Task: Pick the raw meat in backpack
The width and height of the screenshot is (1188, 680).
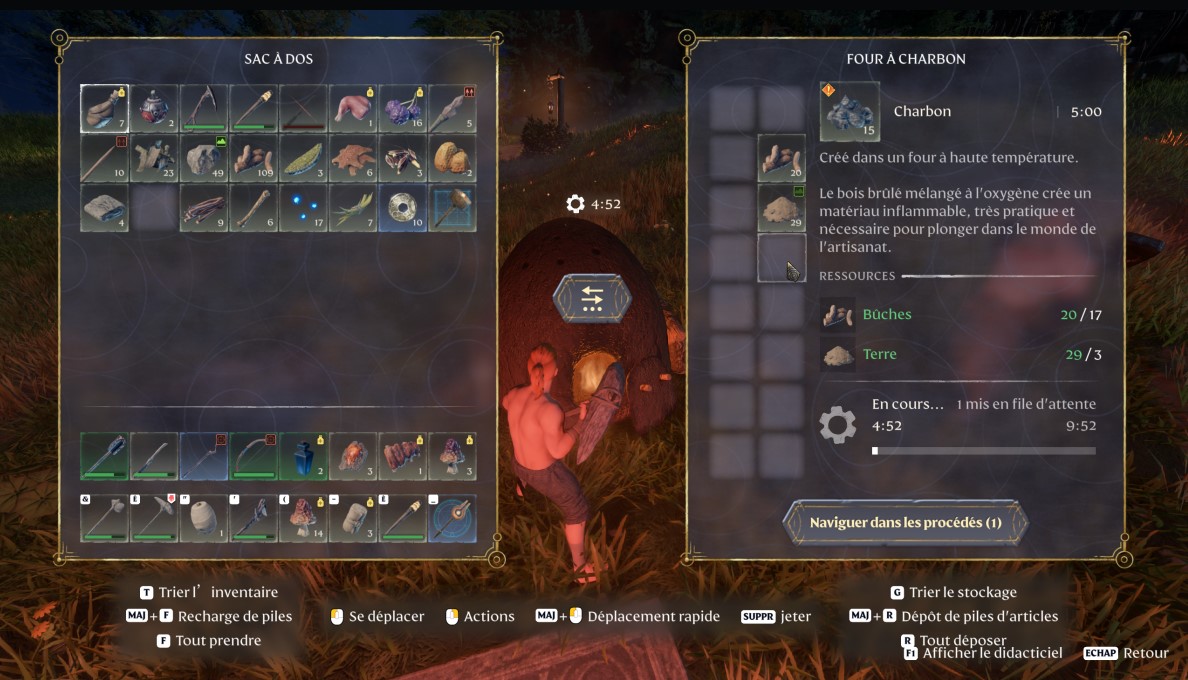Action: pos(353,108)
